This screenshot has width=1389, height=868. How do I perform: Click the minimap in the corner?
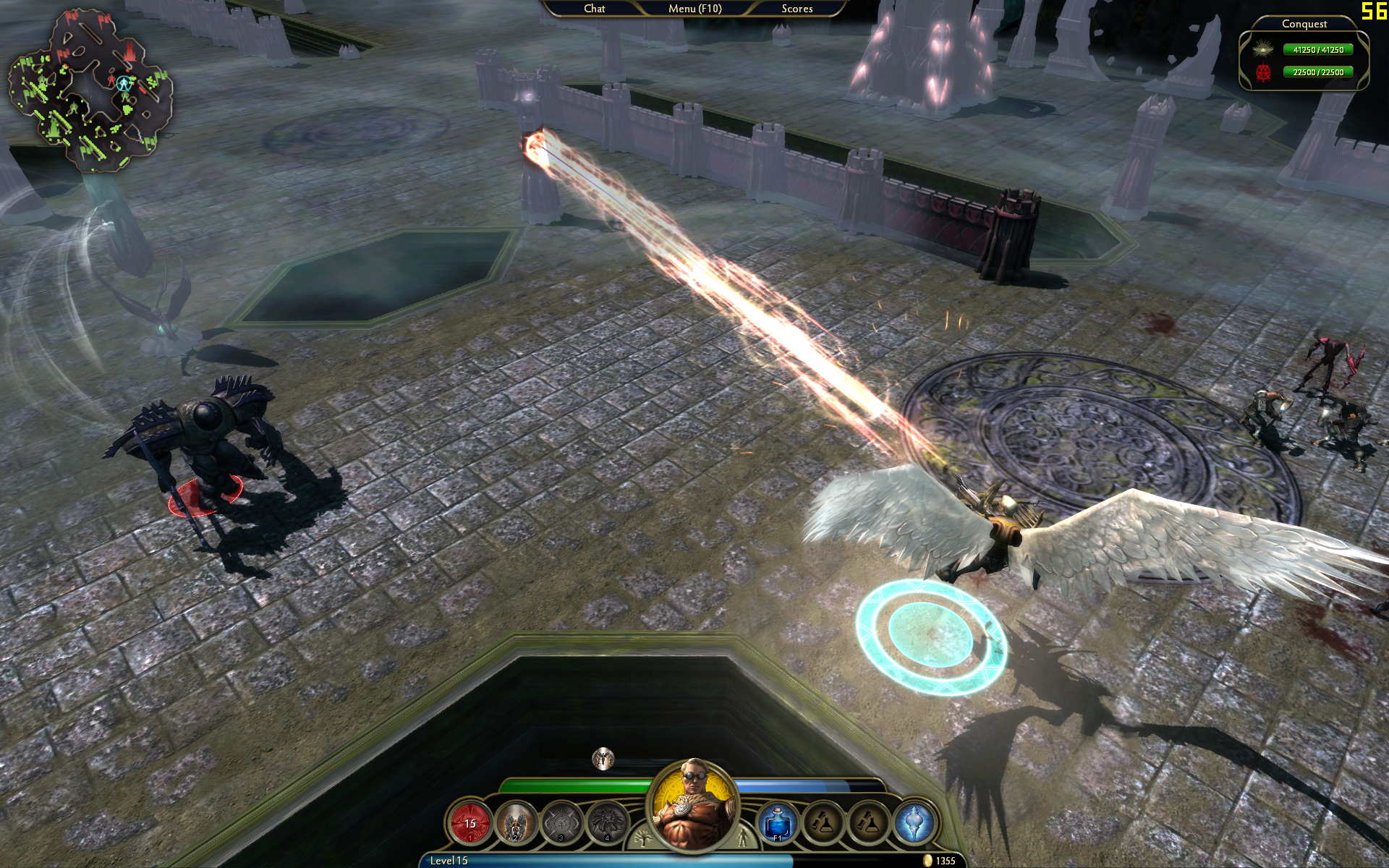coord(90,90)
